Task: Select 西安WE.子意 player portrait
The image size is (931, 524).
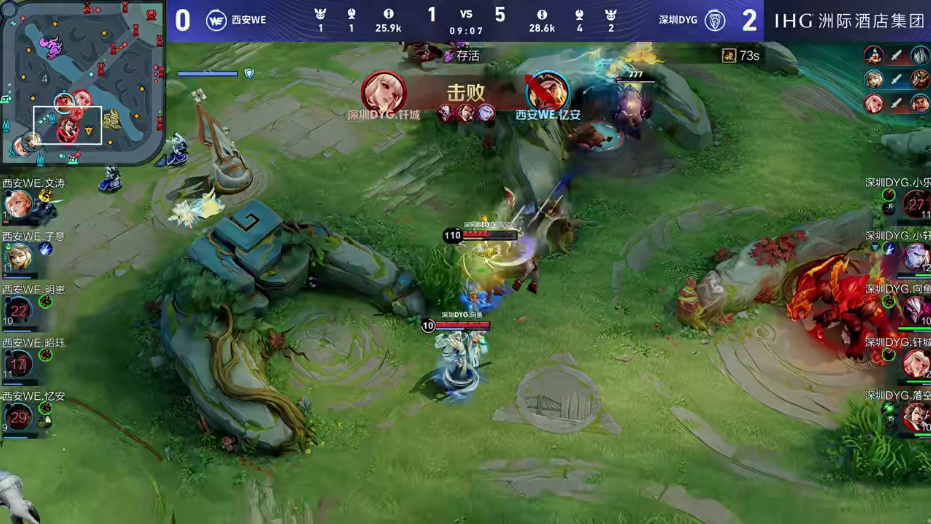Action: (x=19, y=258)
